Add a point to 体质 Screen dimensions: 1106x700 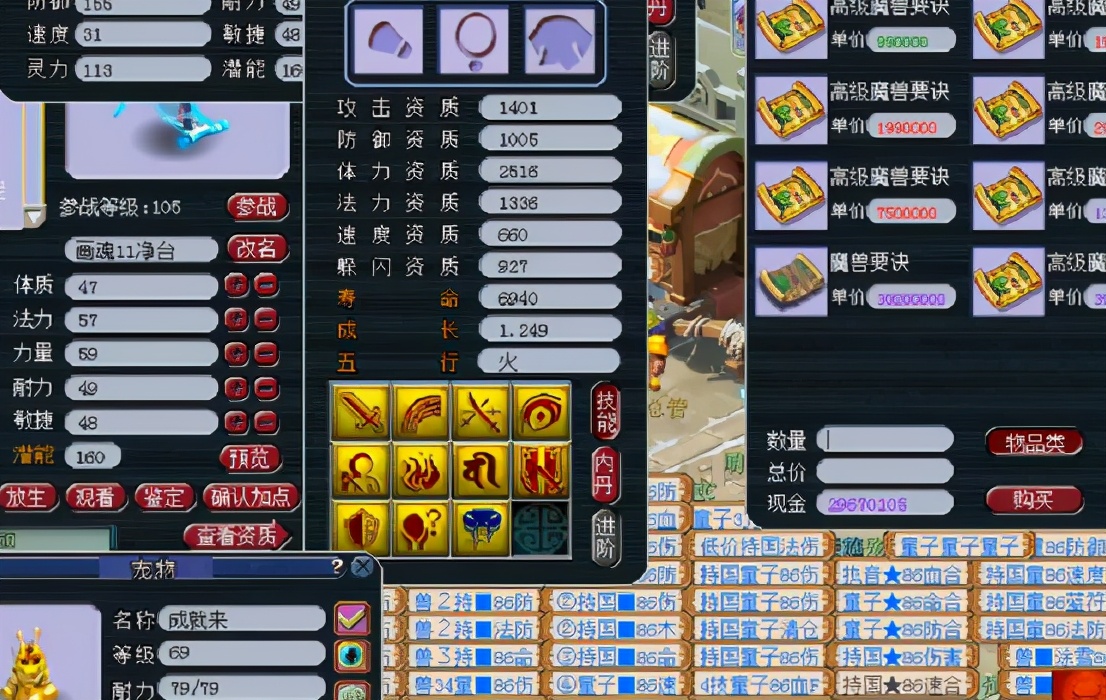click(x=236, y=286)
